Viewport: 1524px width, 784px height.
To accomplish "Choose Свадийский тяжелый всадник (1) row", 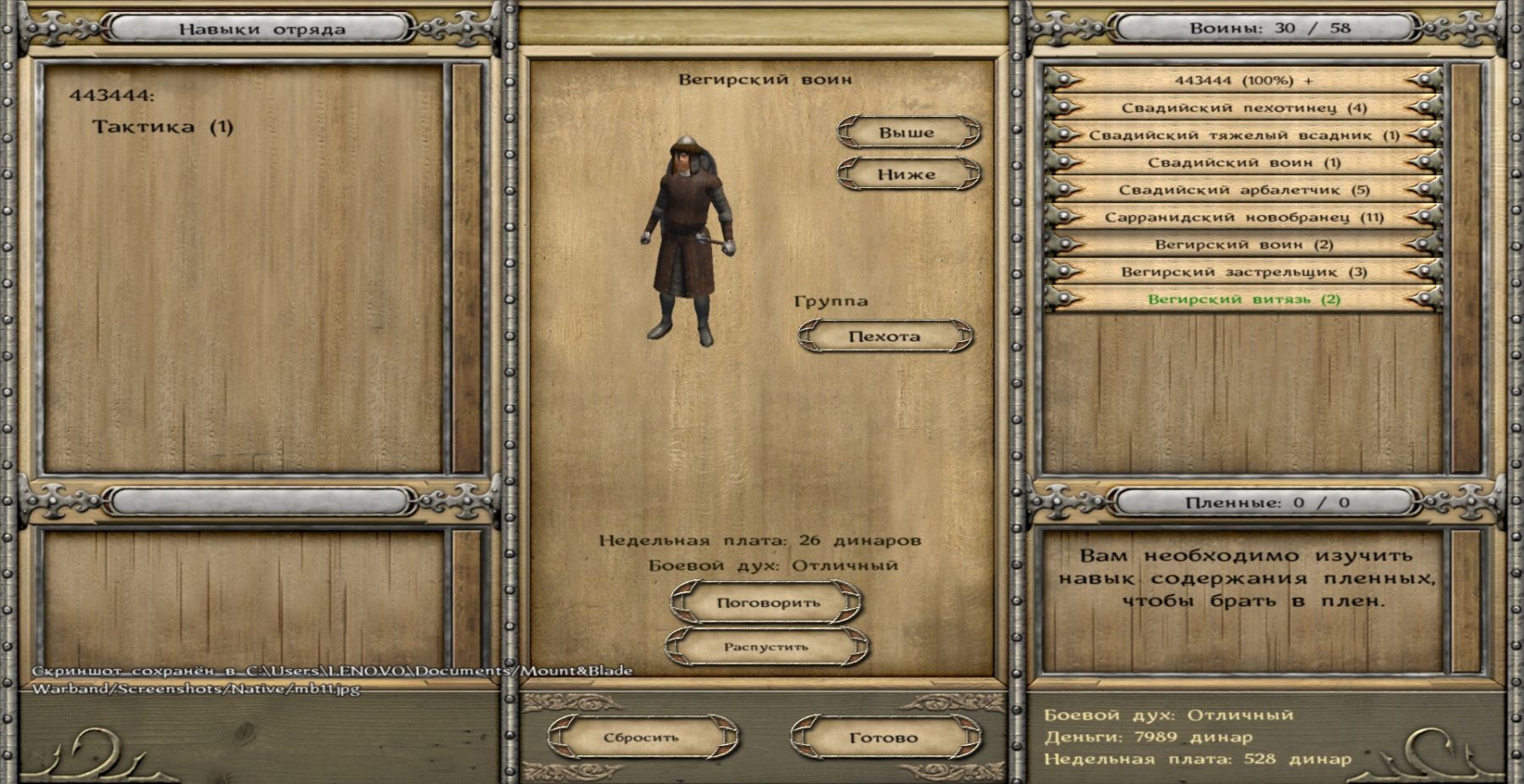I will point(1243,135).
